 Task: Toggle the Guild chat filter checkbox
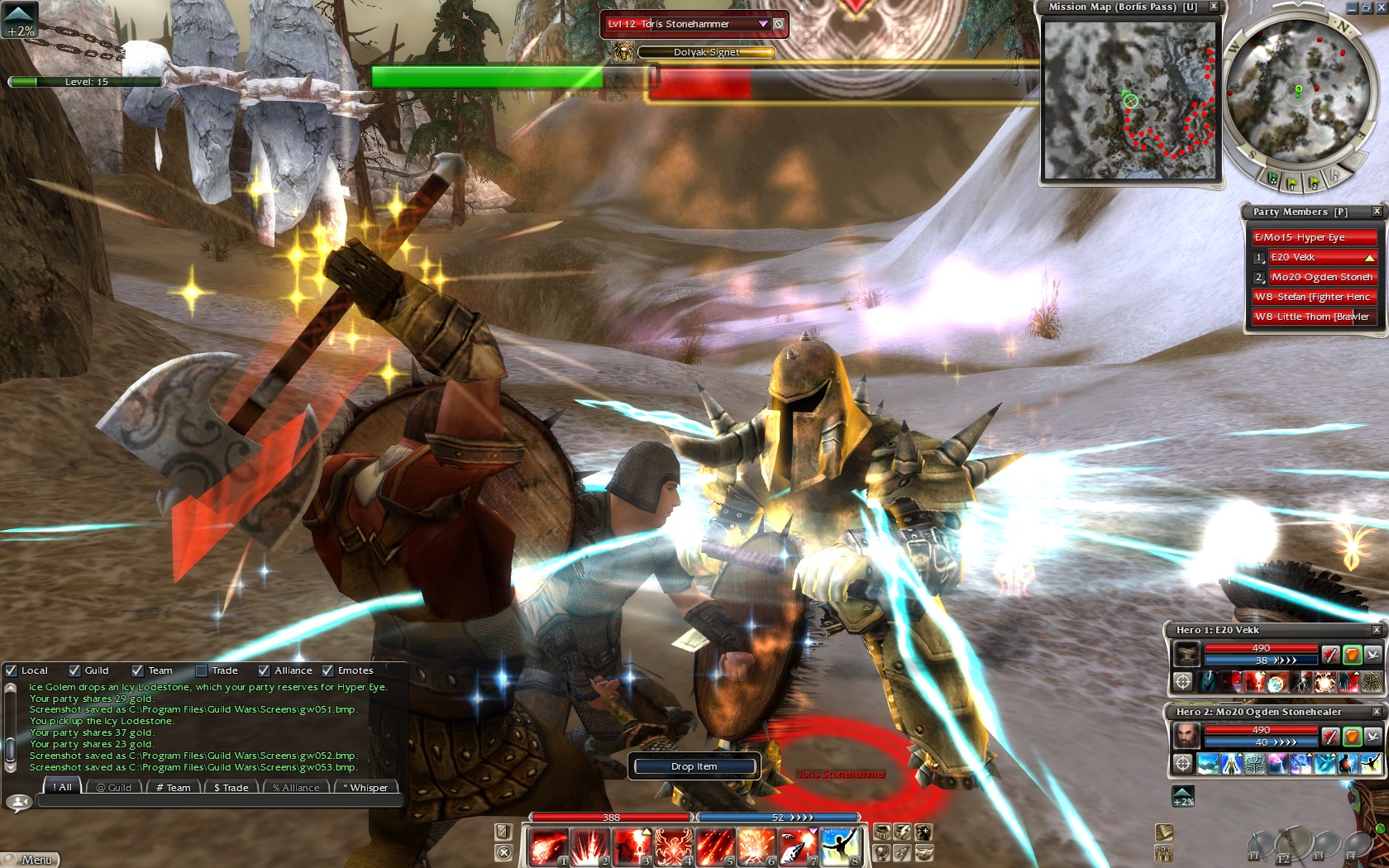pyautogui.click(x=75, y=670)
